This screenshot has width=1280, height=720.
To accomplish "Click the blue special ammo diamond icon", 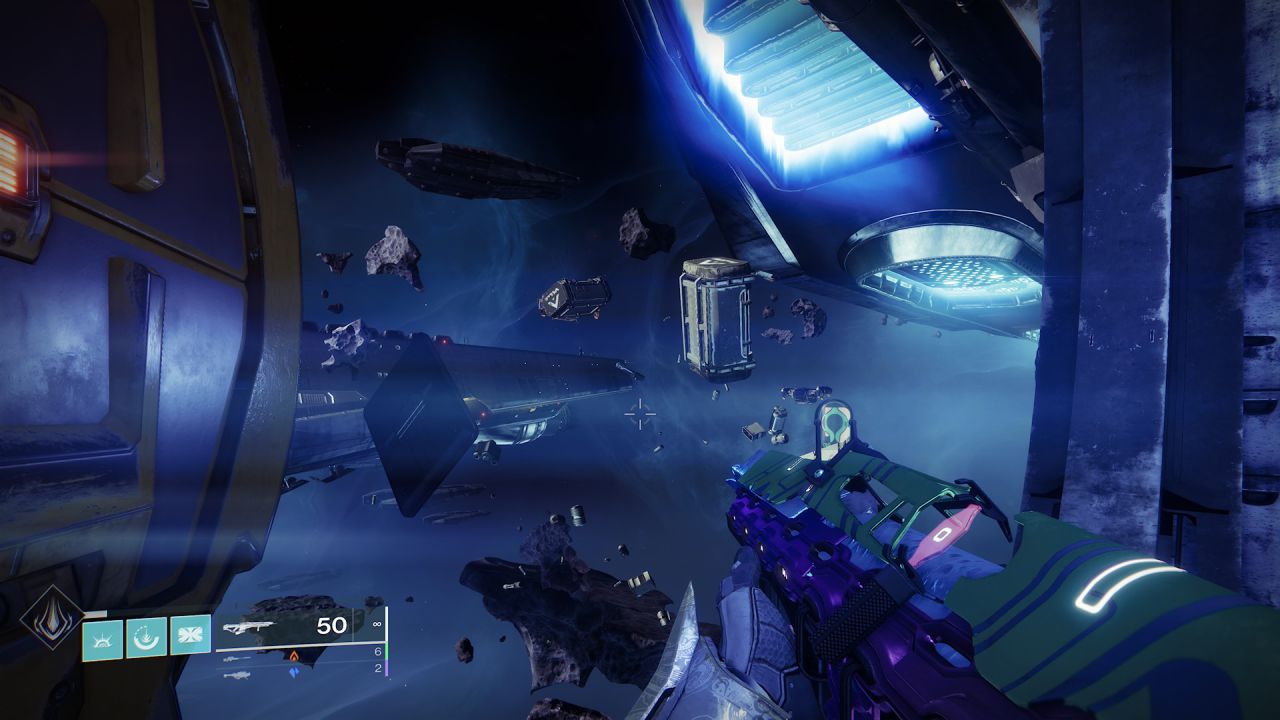I will point(294,673).
